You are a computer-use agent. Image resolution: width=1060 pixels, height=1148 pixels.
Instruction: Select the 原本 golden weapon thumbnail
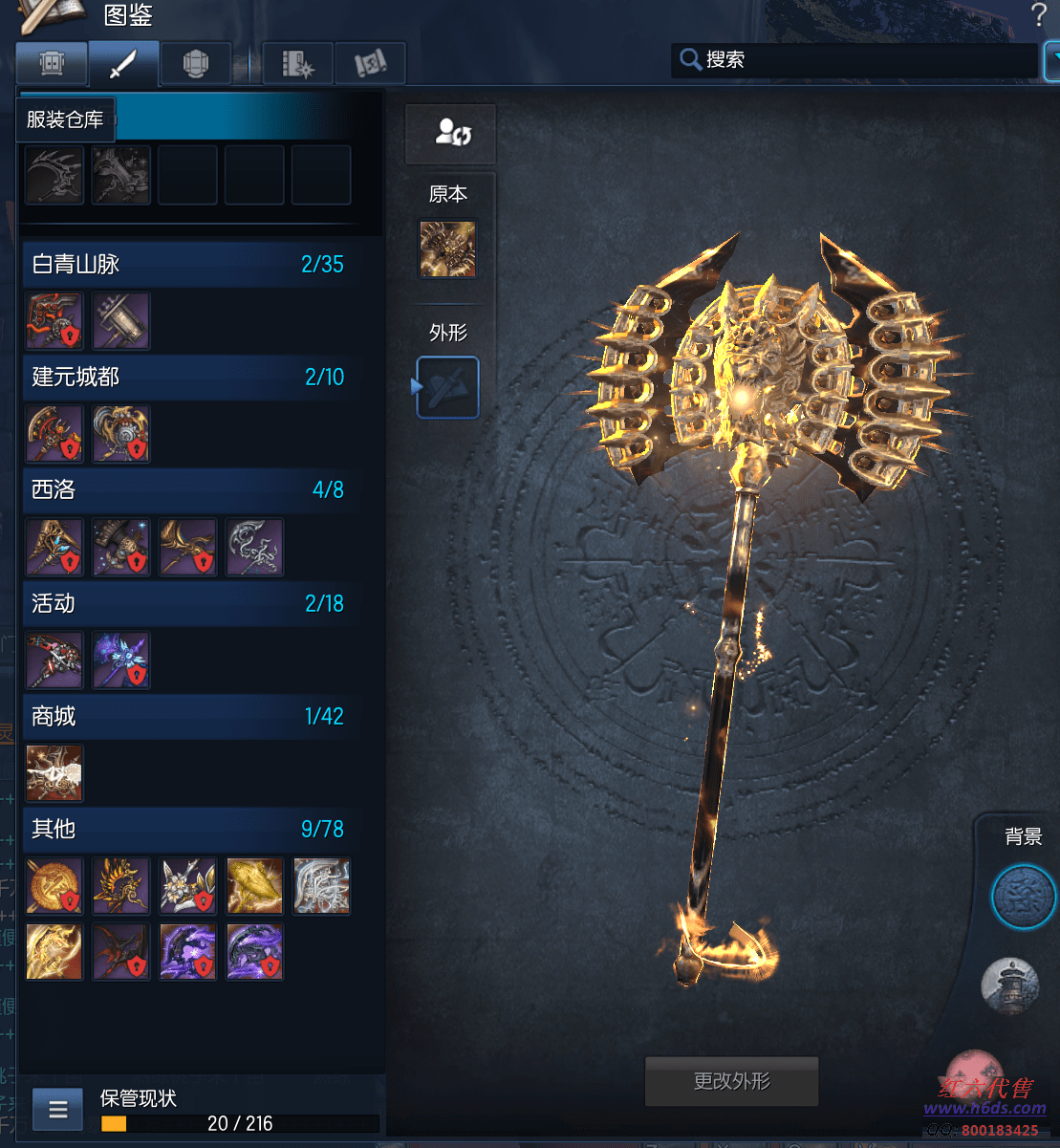point(447,249)
